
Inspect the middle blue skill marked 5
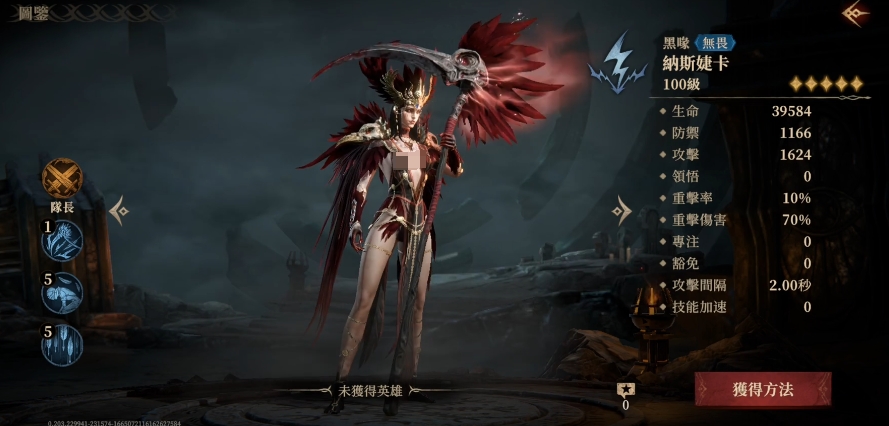(x=63, y=293)
